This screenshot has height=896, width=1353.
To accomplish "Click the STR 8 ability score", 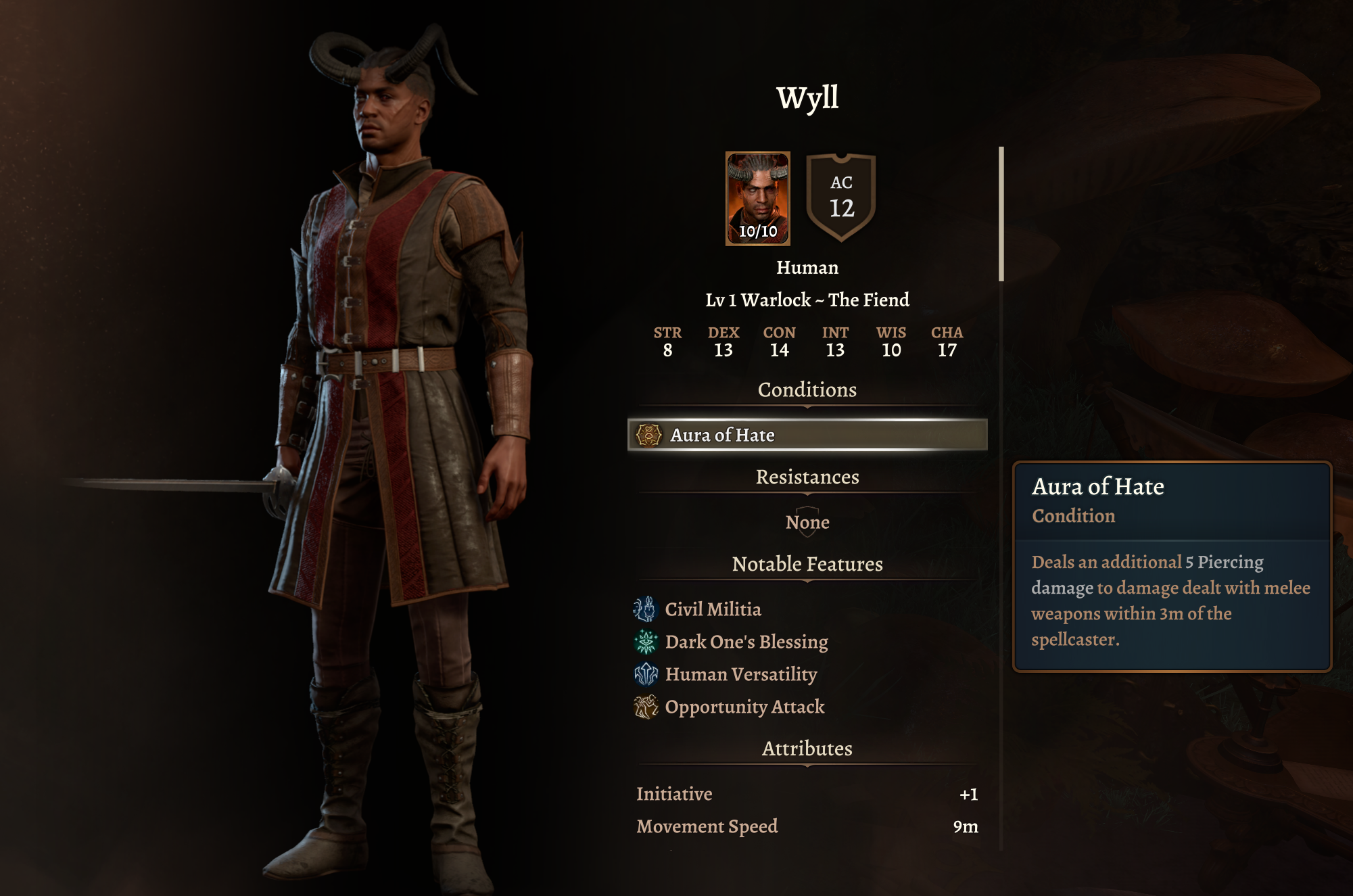I will coord(667,341).
